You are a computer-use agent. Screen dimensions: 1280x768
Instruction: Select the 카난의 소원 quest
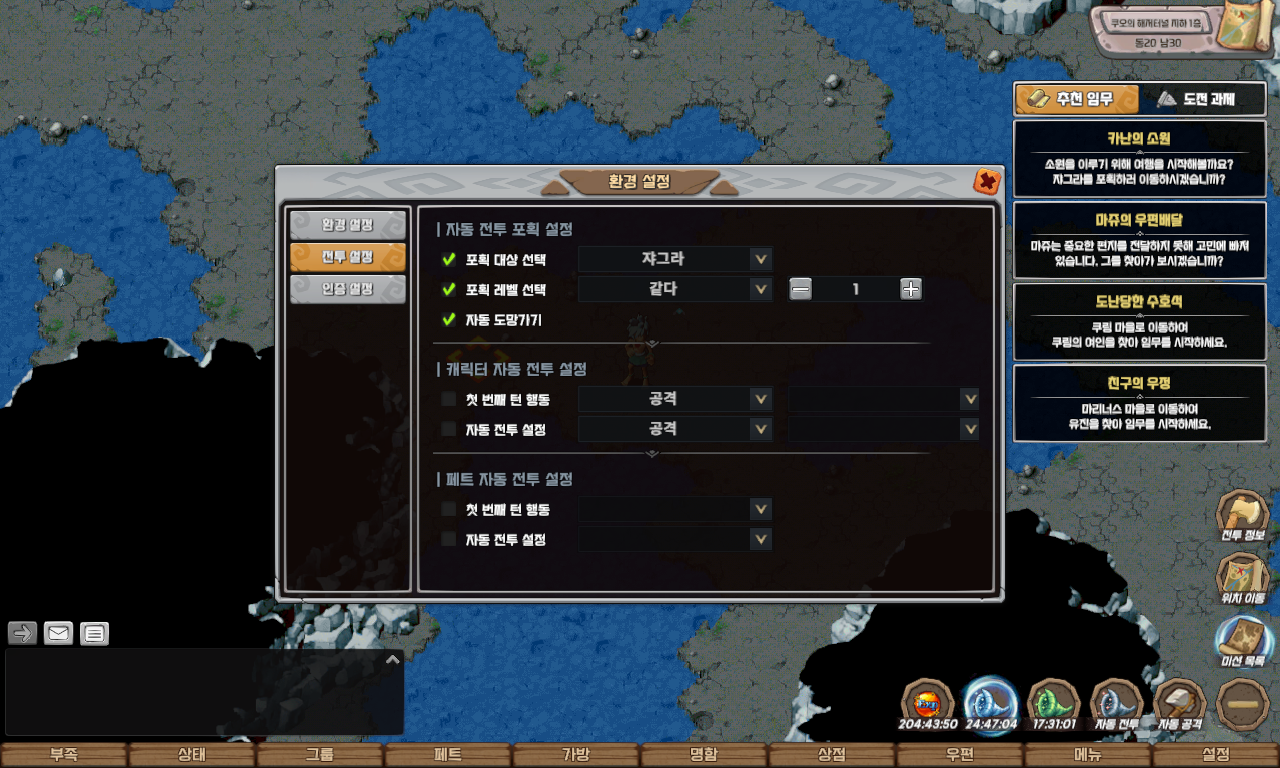(x=1139, y=158)
